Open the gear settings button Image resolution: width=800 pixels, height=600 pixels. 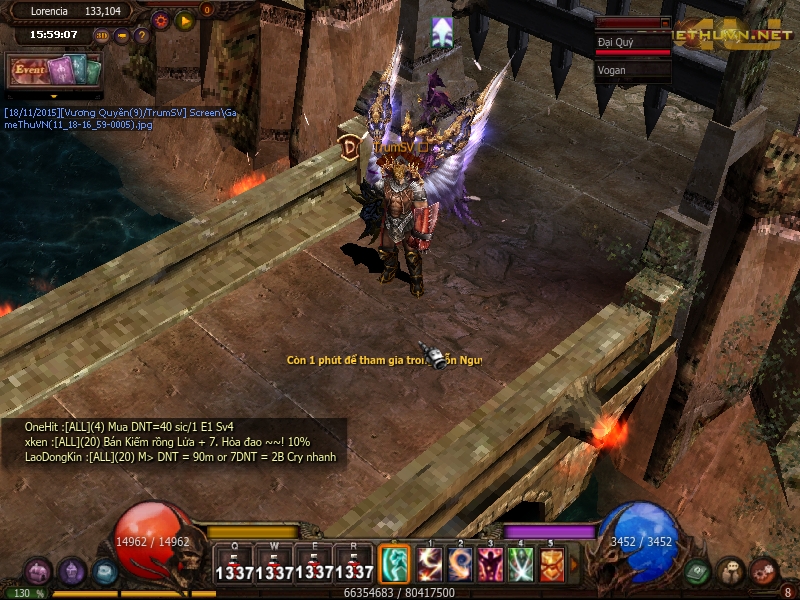pyautogui.click(x=161, y=19)
